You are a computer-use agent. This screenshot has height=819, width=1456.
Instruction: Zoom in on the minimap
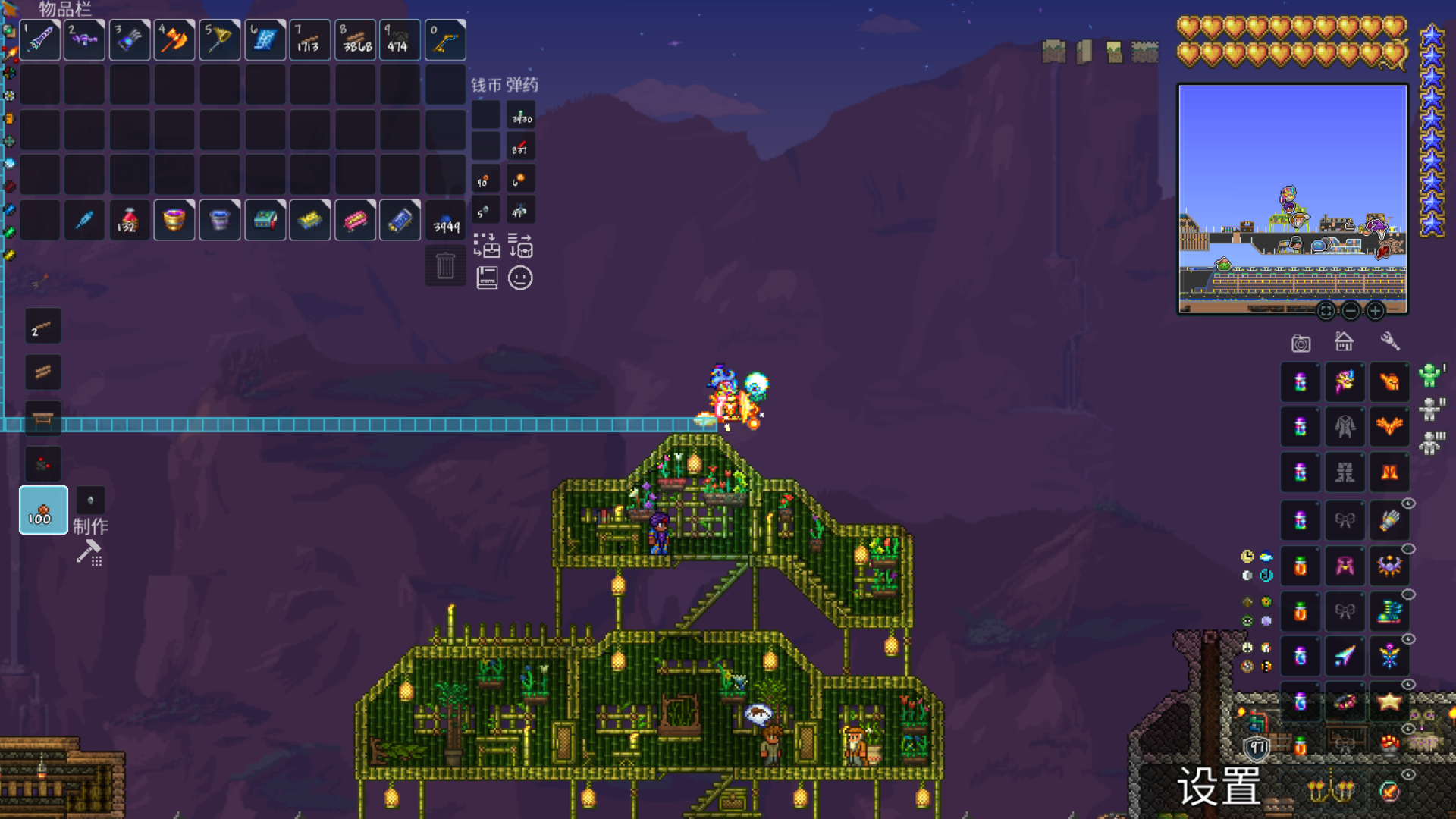pyautogui.click(x=1375, y=311)
